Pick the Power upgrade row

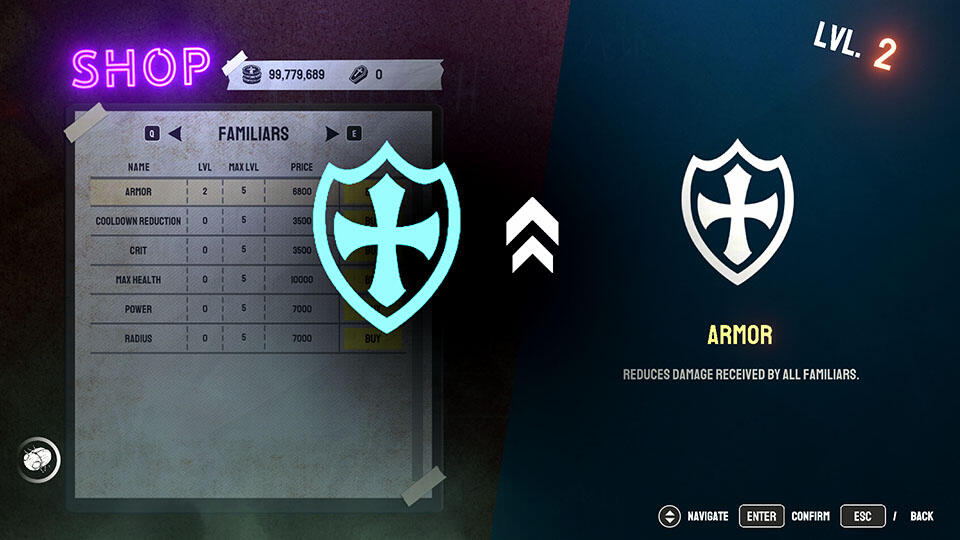coord(139,310)
